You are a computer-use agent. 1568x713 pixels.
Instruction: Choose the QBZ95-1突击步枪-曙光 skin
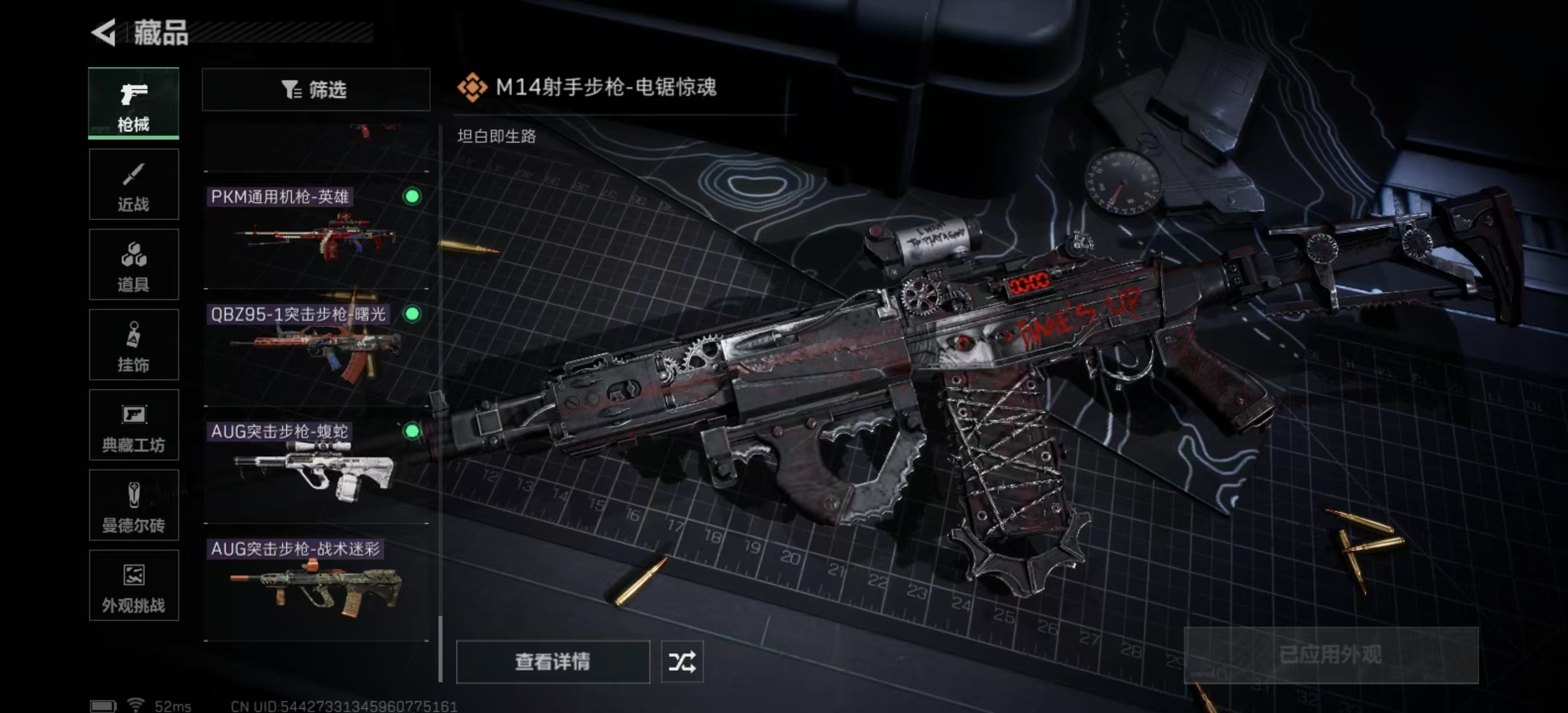[316, 349]
